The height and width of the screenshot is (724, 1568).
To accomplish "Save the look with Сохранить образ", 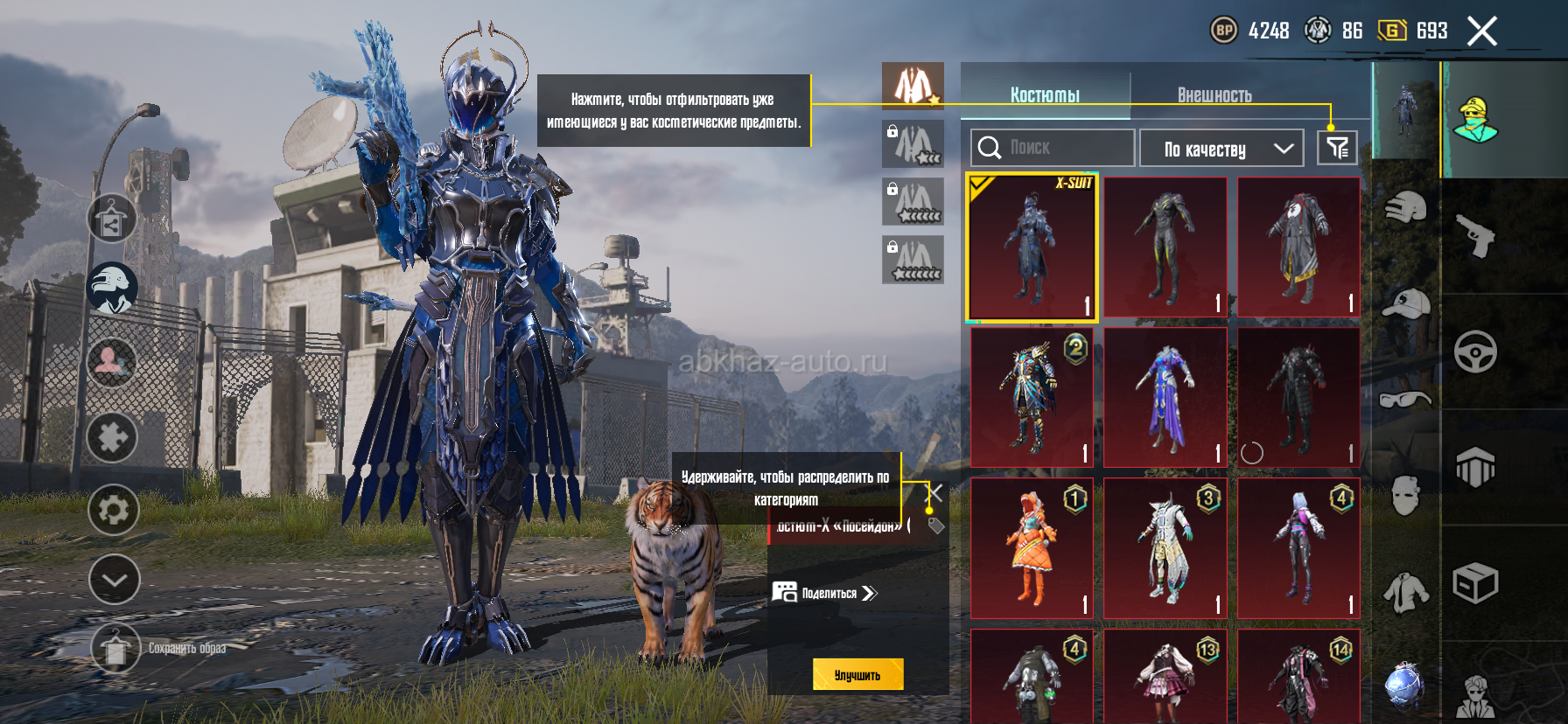I will pyautogui.click(x=115, y=648).
